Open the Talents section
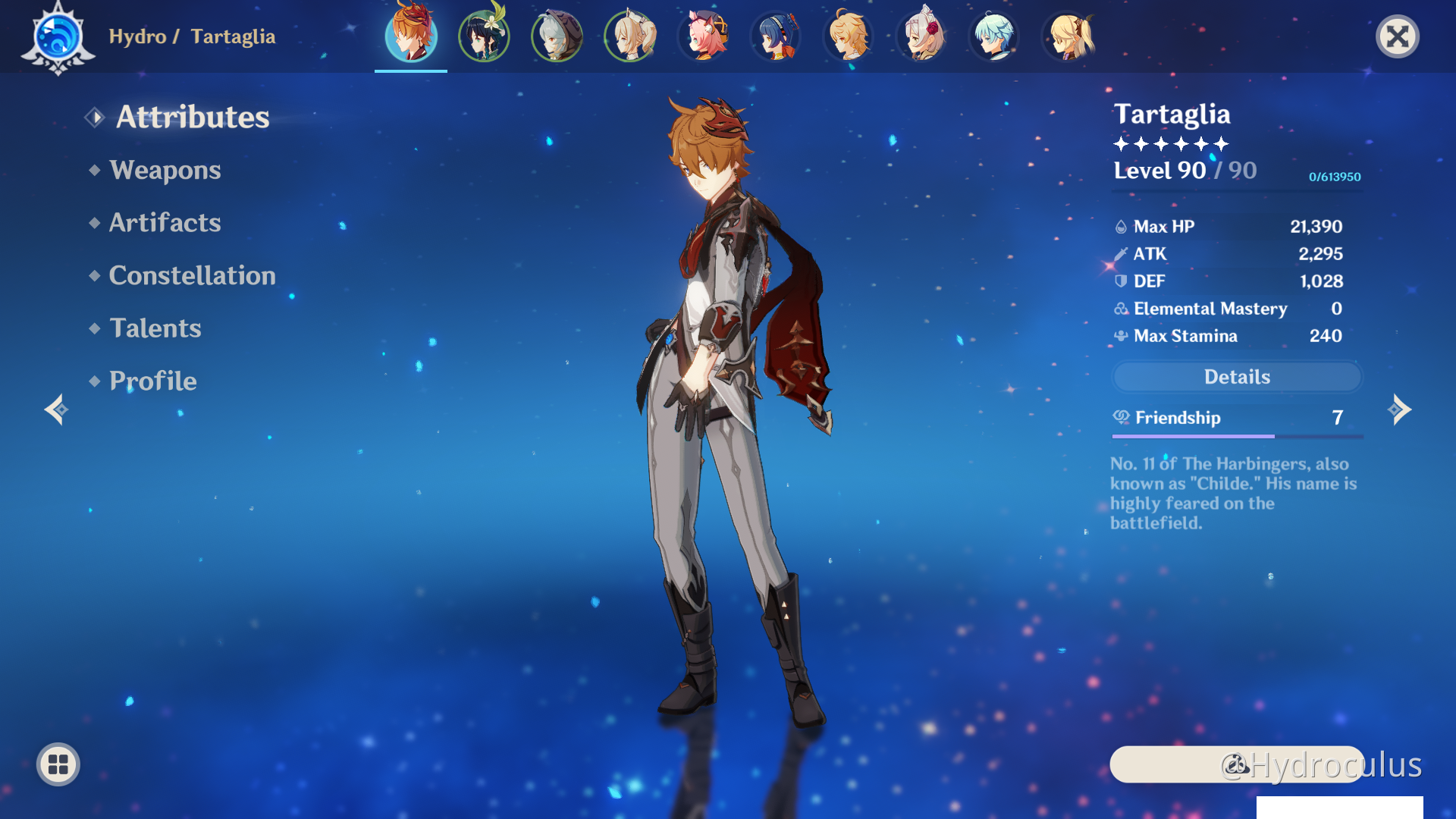The height and width of the screenshot is (819, 1456). [x=155, y=328]
